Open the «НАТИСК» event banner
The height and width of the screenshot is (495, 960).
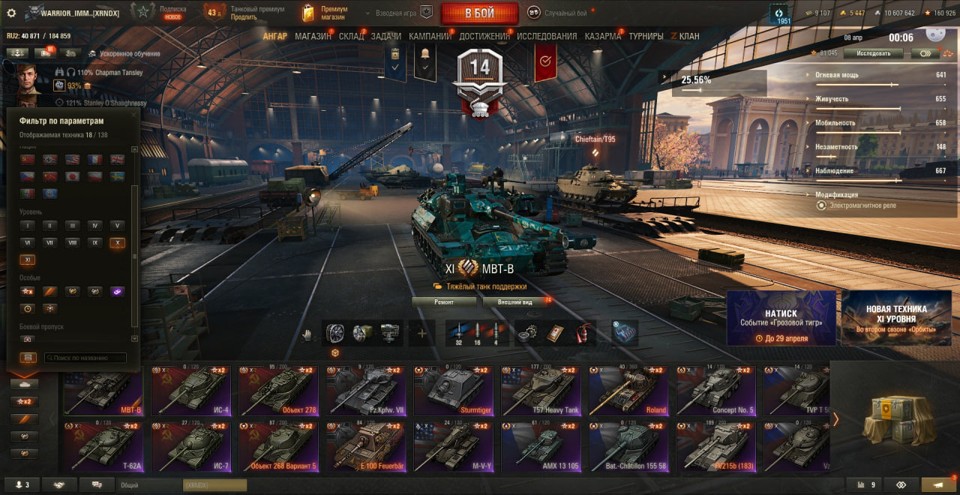[x=781, y=318]
